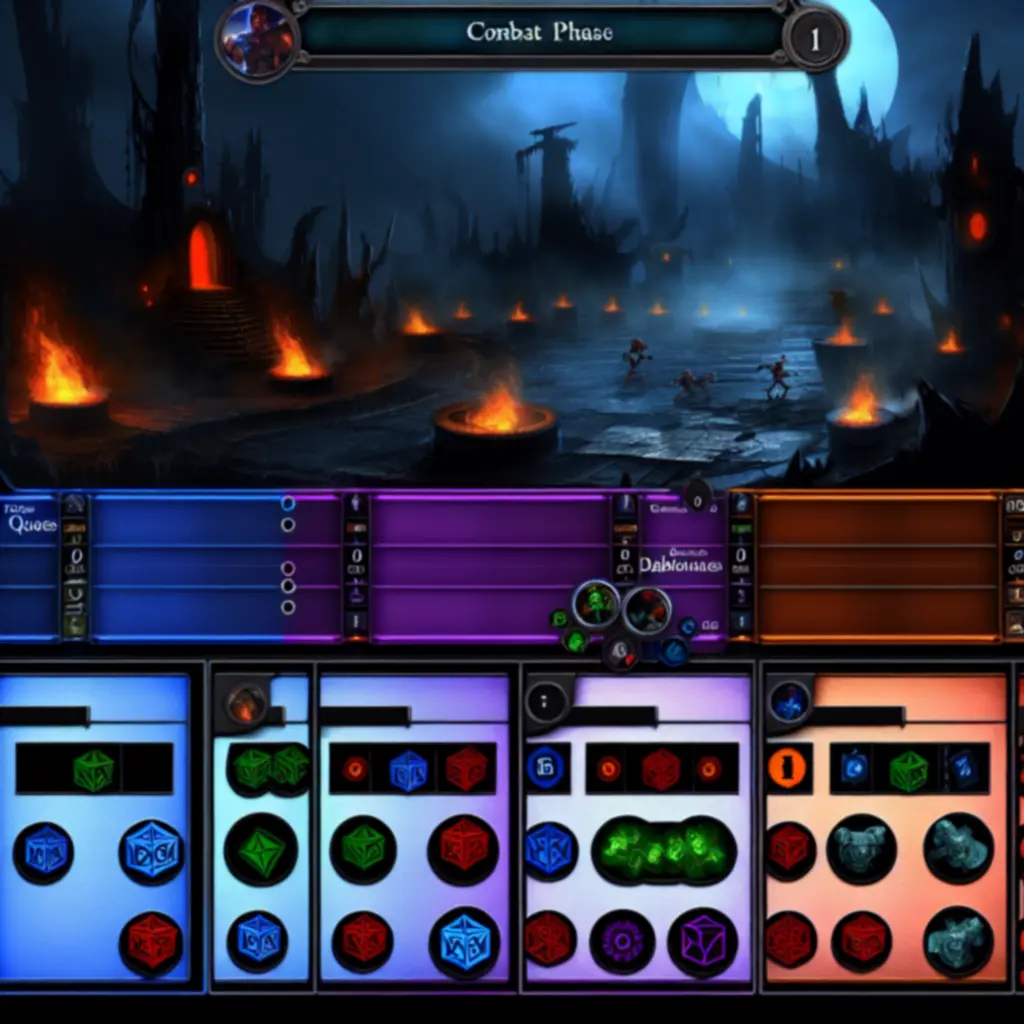Pick the red creature token above the cards

647,608
